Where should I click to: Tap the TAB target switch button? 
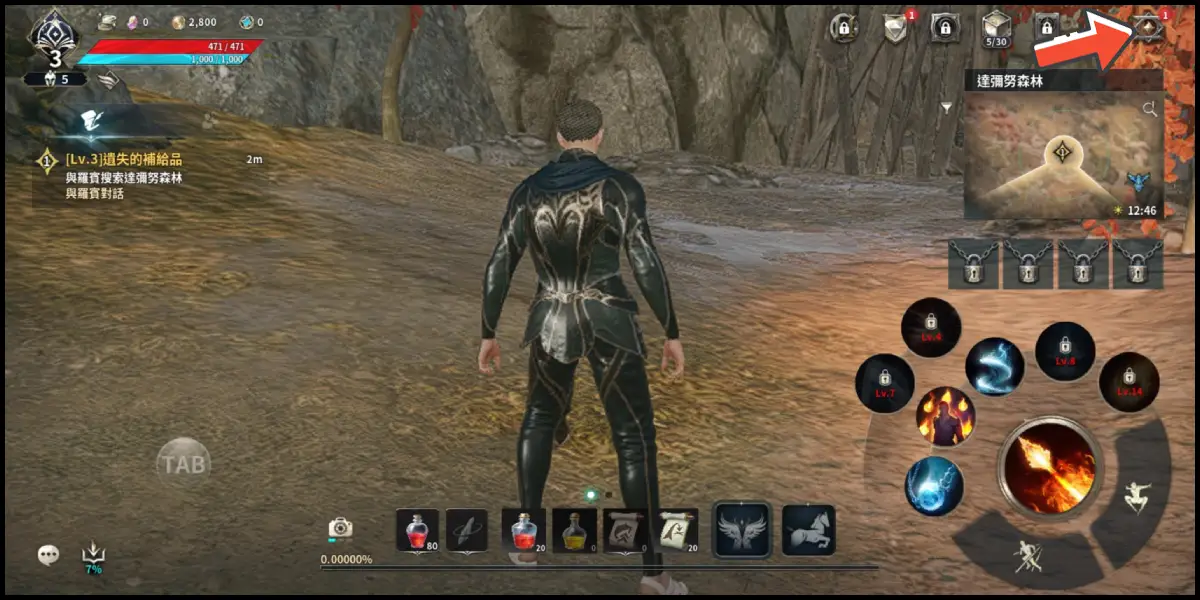(183, 464)
